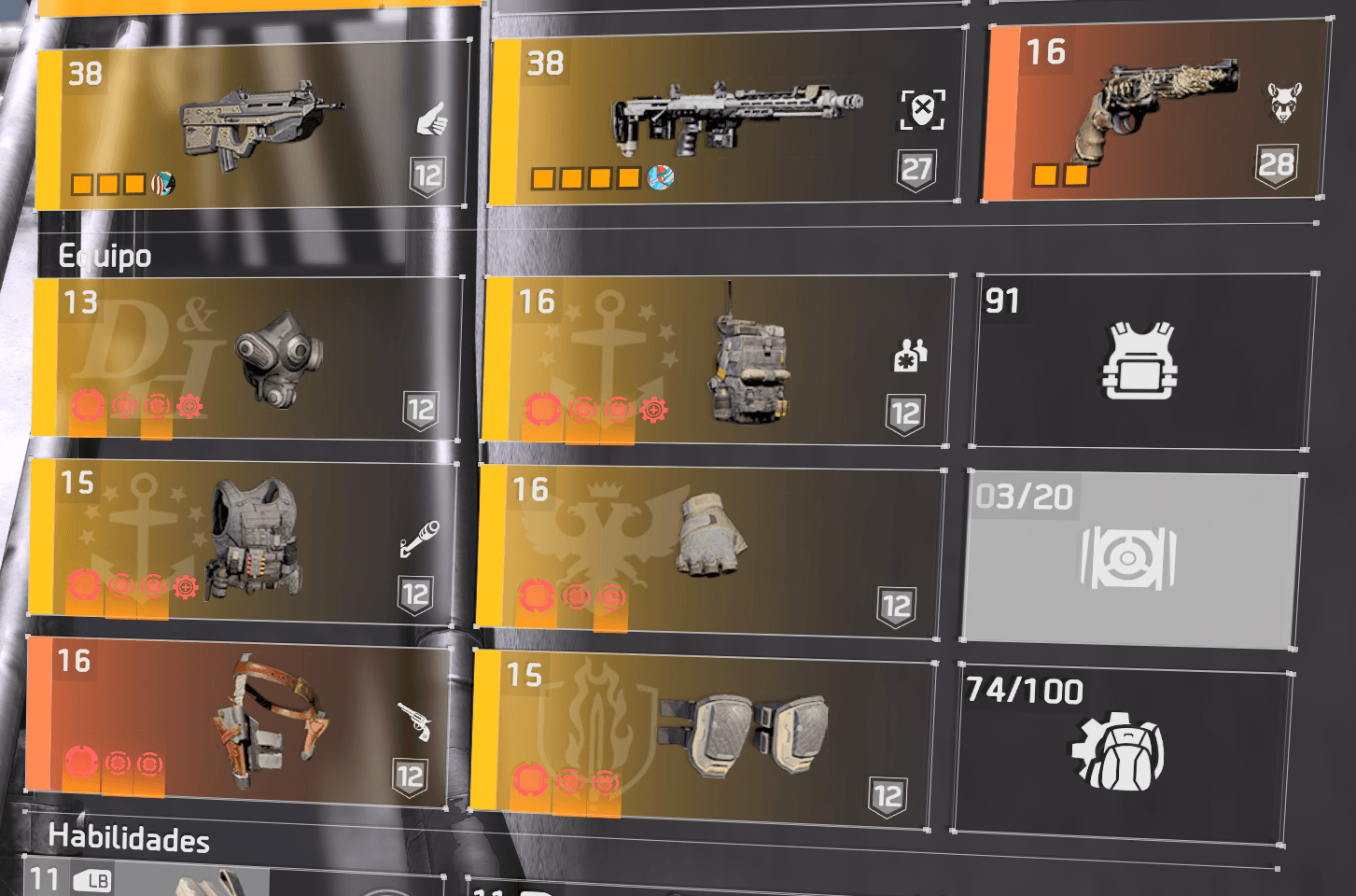Viewport: 1356px width, 896px height.
Task: Choose the leather holster gear slot
Action: point(239,719)
